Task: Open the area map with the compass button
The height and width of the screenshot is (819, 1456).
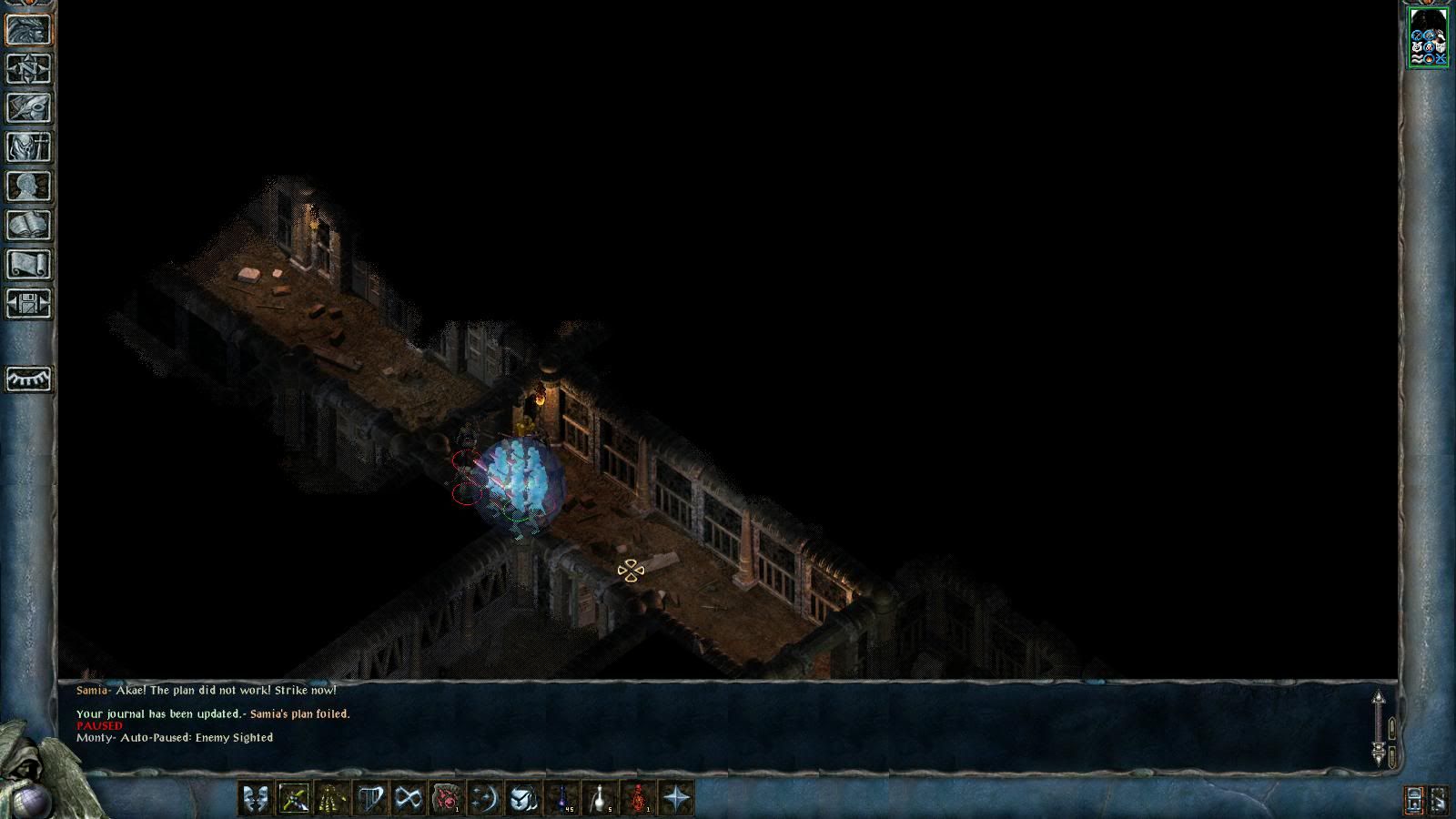Action: point(28,69)
